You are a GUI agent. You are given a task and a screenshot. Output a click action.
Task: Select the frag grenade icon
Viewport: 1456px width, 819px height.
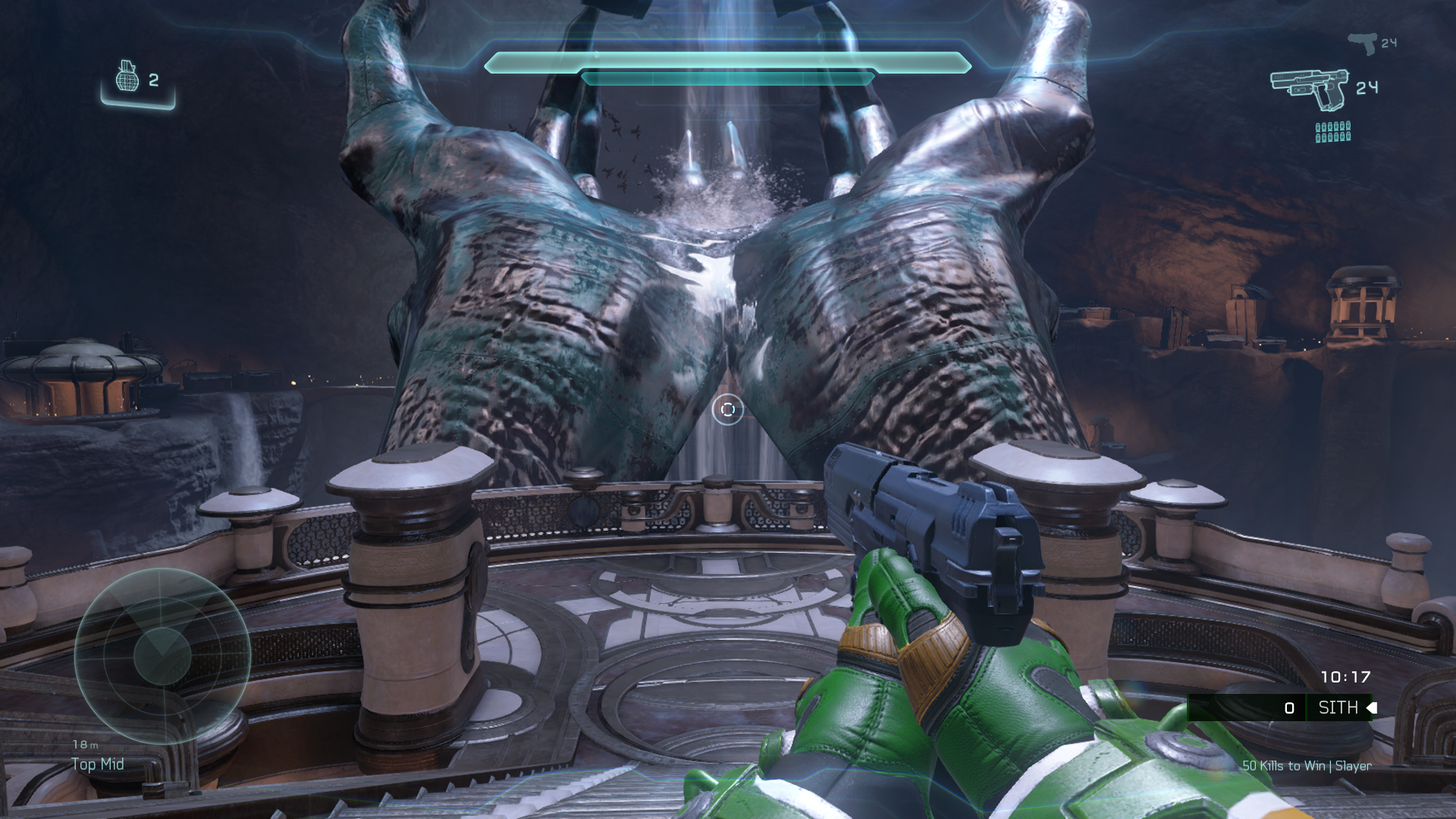(127, 77)
